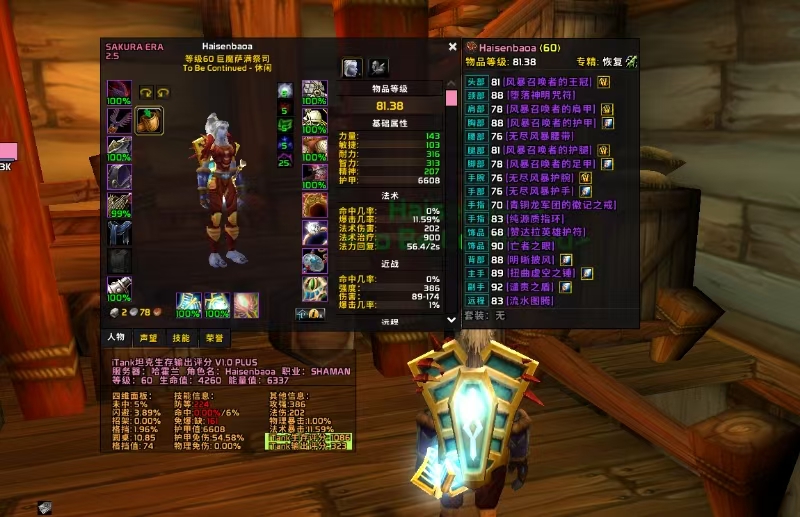Screen dimensions: 800x517
Task: Open the 技能 skills tab
Action: (x=180, y=338)
